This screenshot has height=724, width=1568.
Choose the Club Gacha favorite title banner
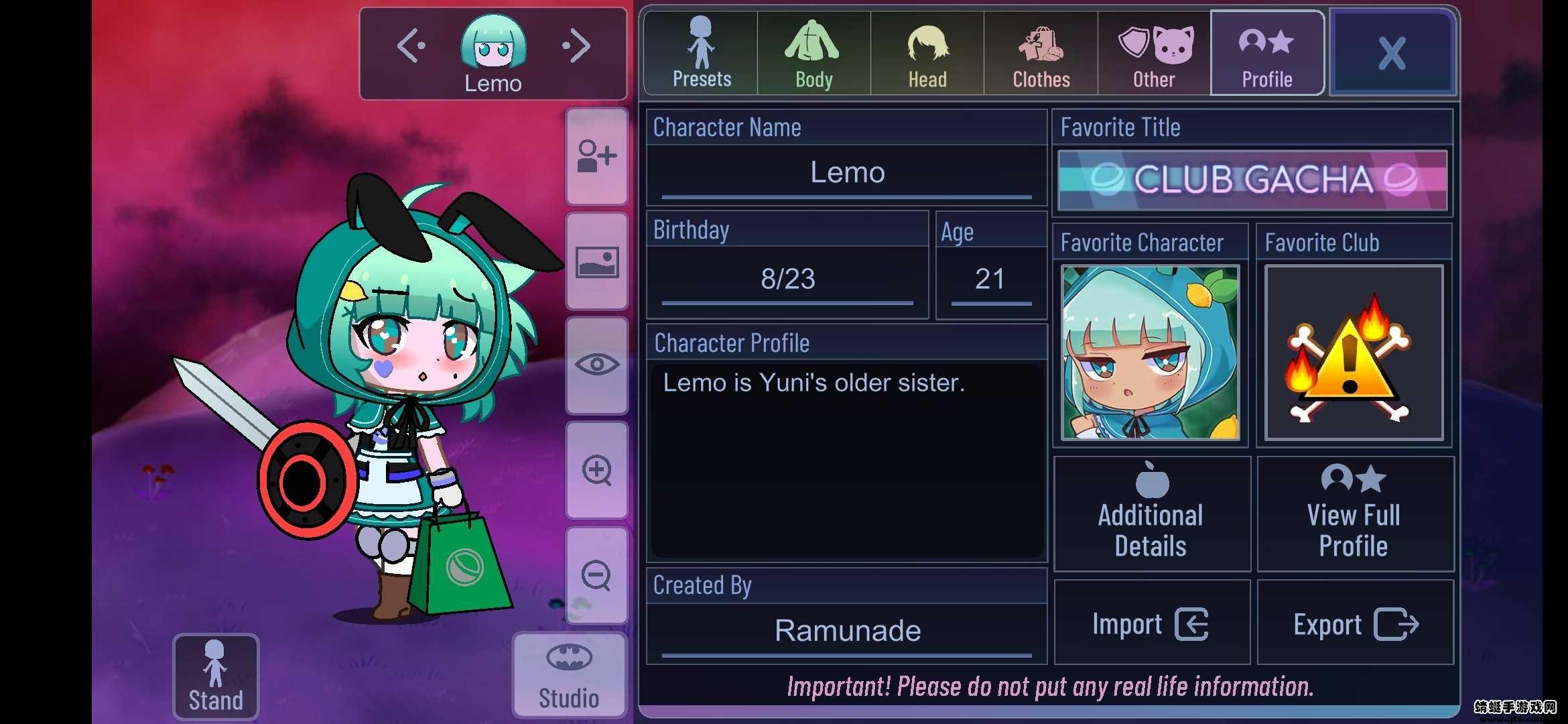[1252, 180]
